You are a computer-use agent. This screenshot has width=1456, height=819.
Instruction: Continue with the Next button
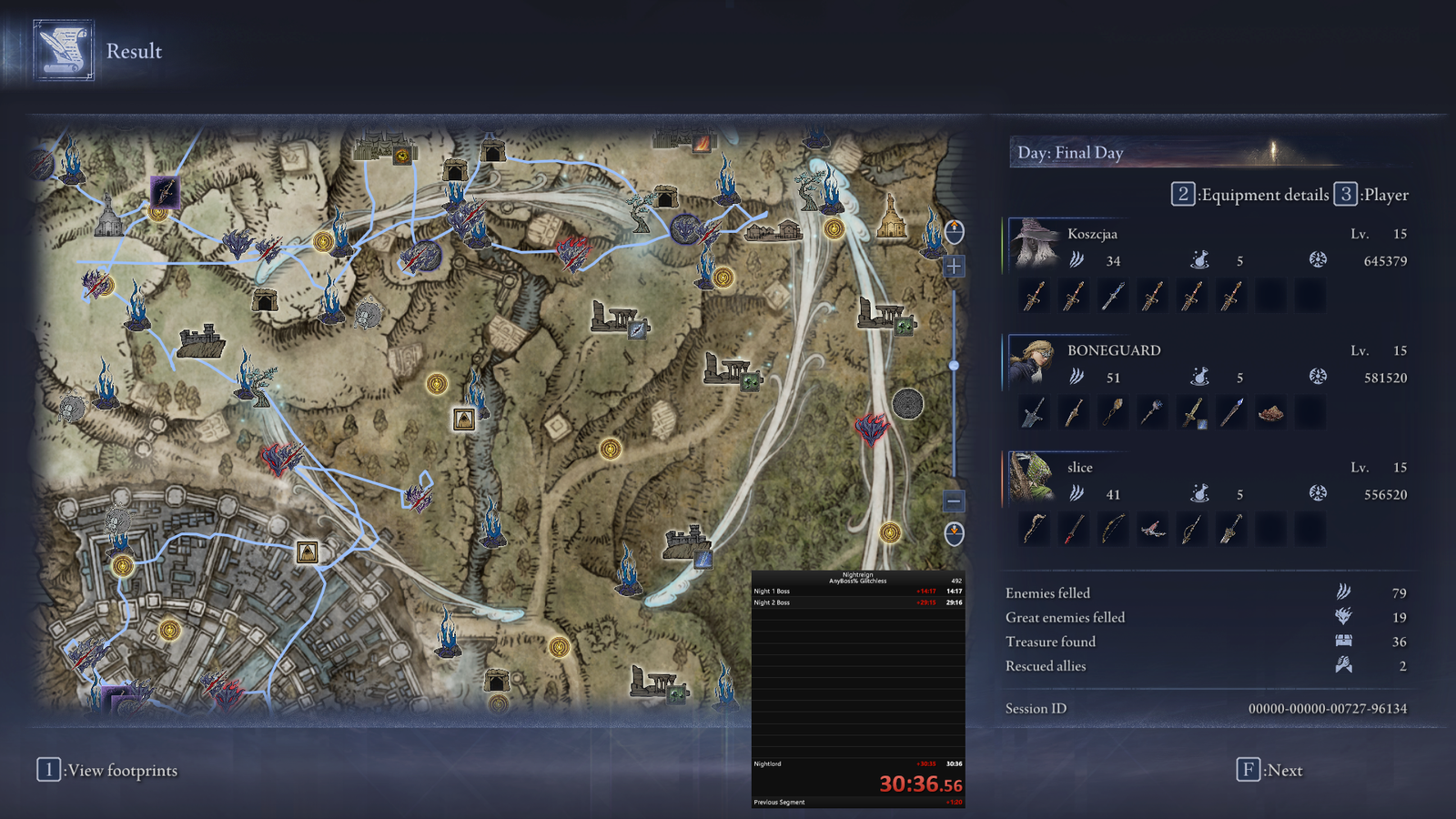pyautogui.click(x=1270, y=770)
